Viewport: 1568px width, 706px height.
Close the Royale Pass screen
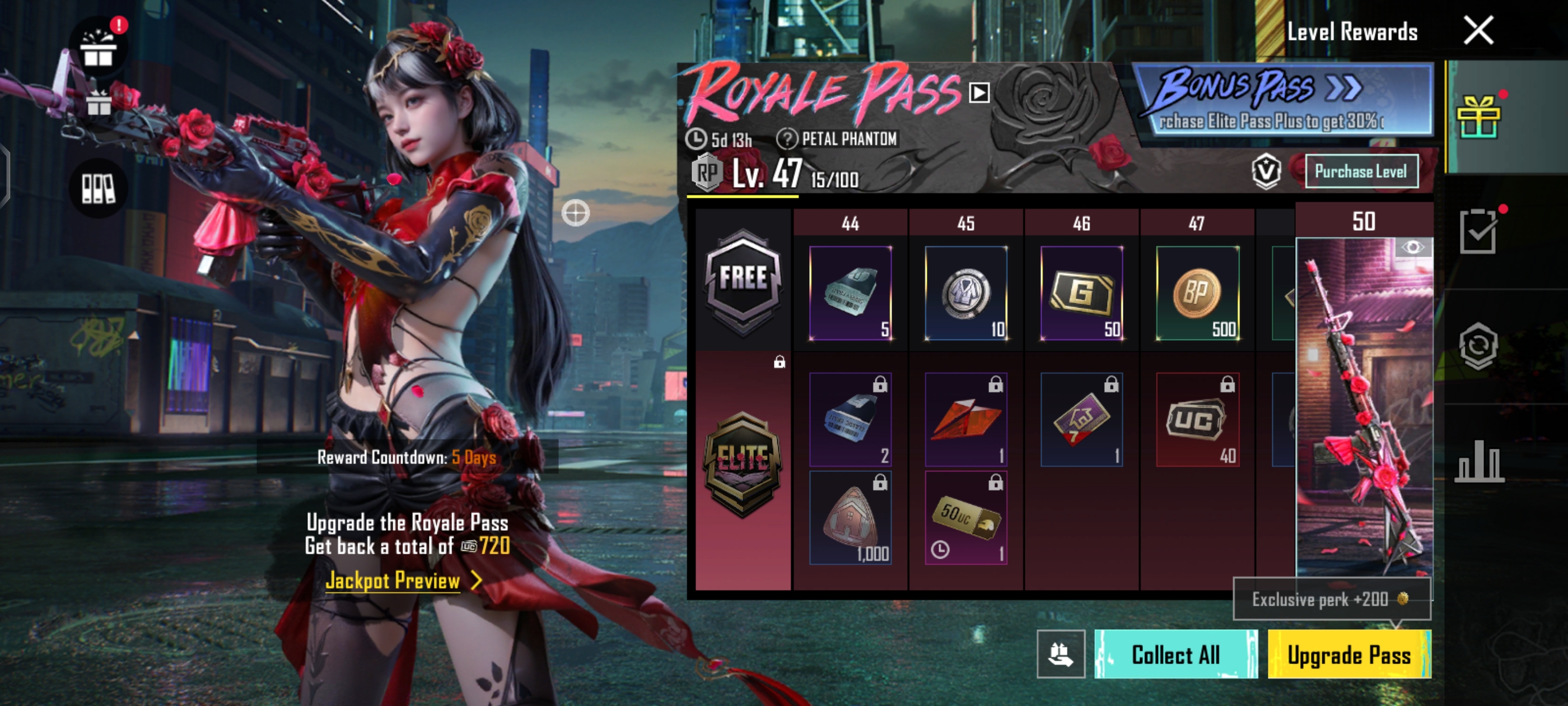[1478, 30]
